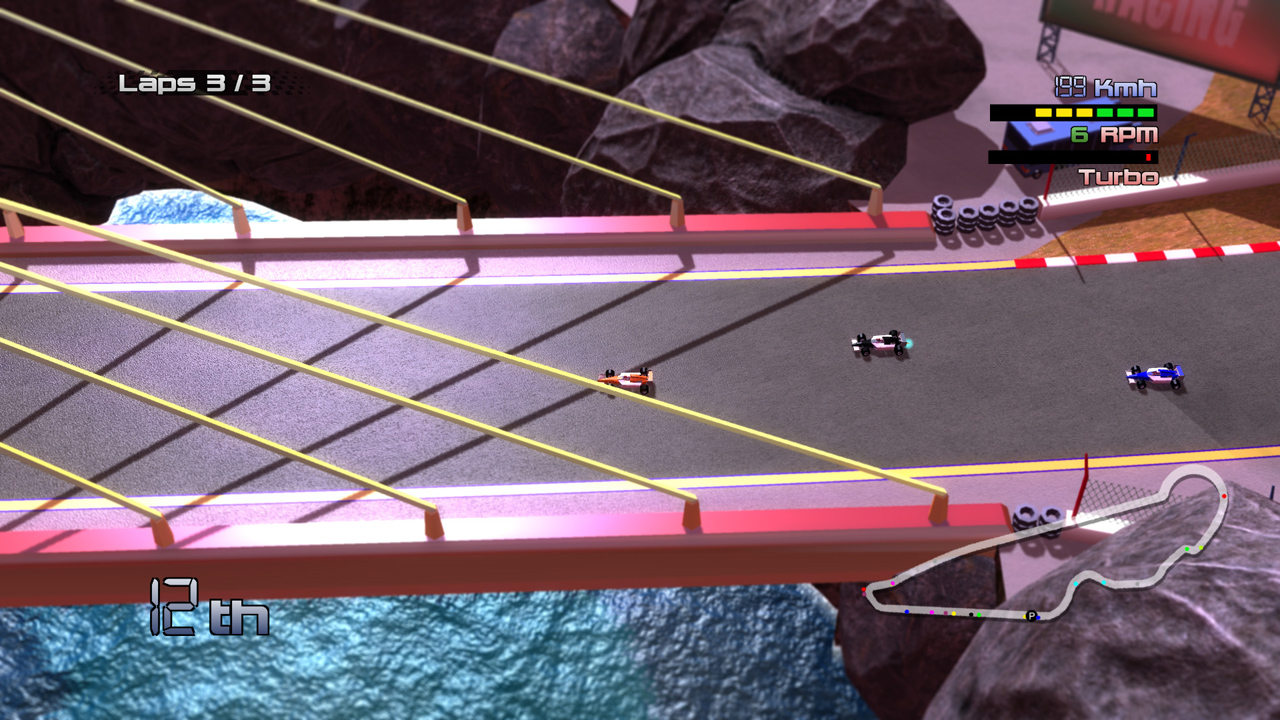Select the red car dot on the minimap's top curve
Viewport: 1280px width, 720px height.
point(1224,495)
